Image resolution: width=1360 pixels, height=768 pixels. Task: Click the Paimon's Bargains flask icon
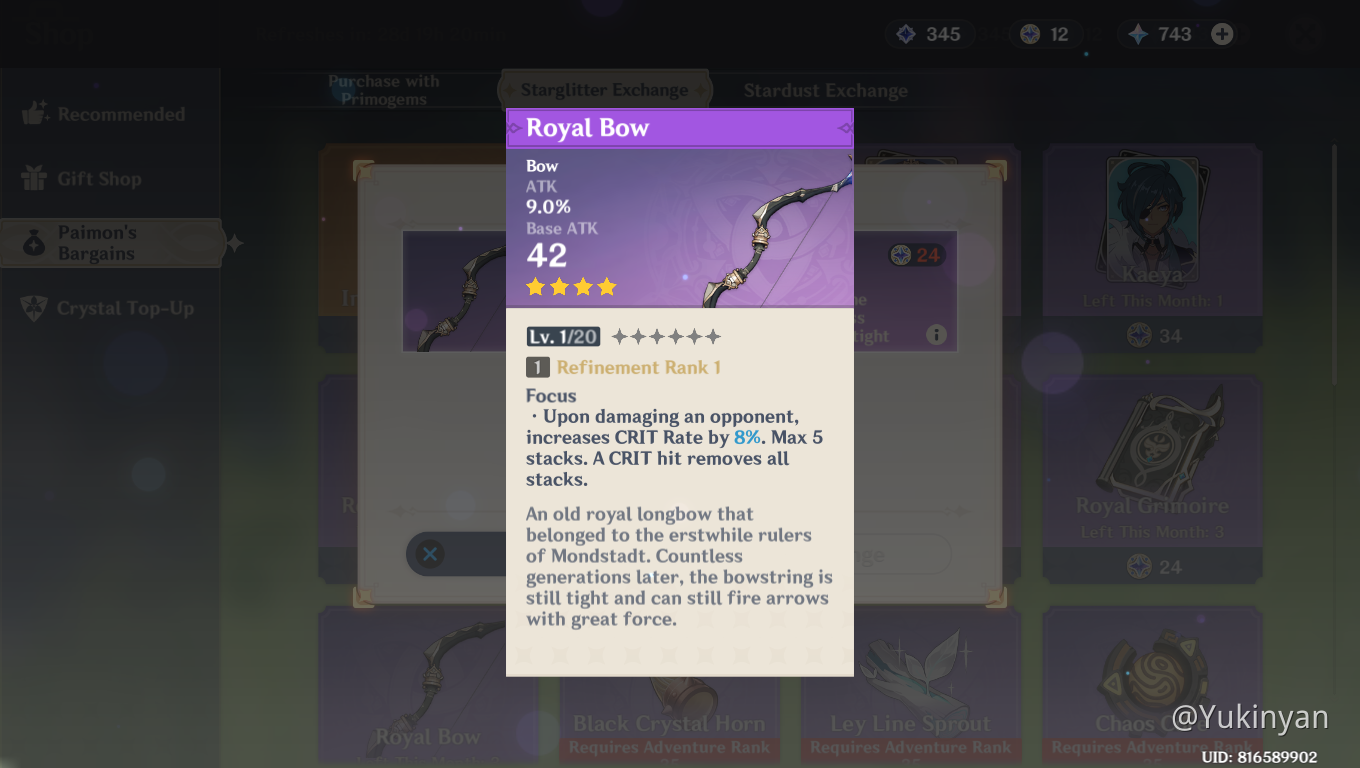(35, 242)
